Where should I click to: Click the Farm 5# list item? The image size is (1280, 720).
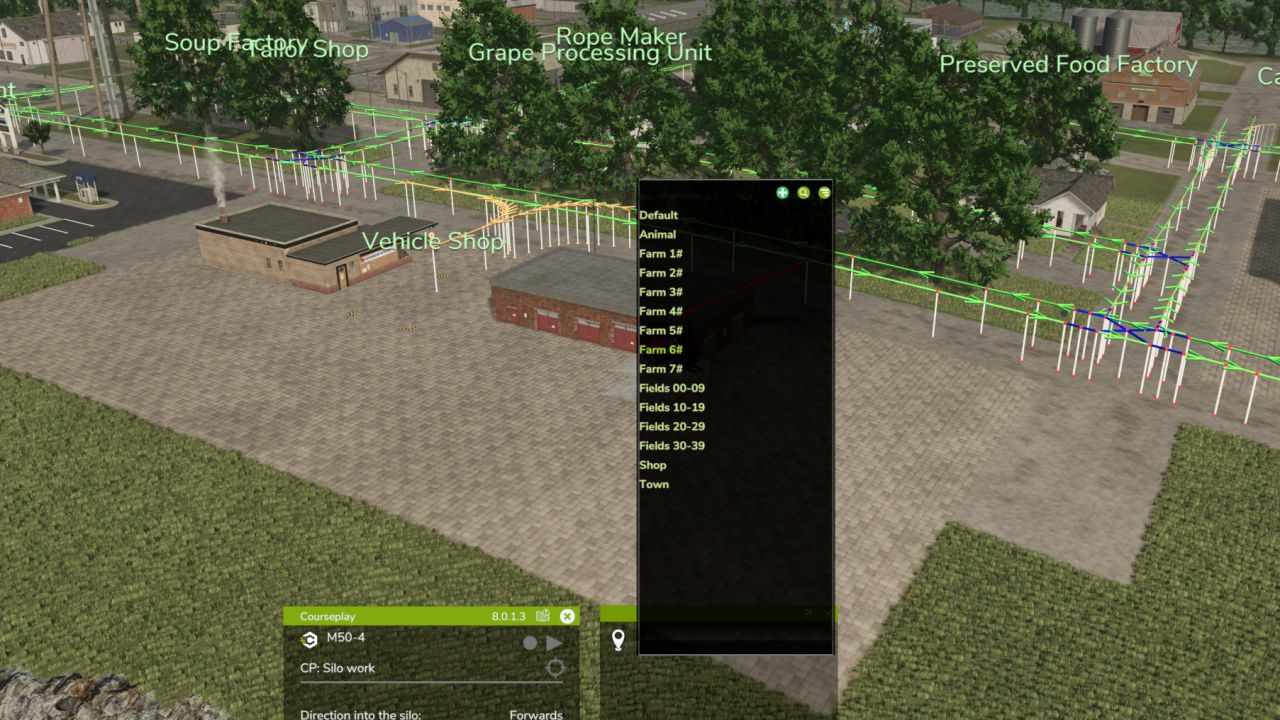pos(661,330)
